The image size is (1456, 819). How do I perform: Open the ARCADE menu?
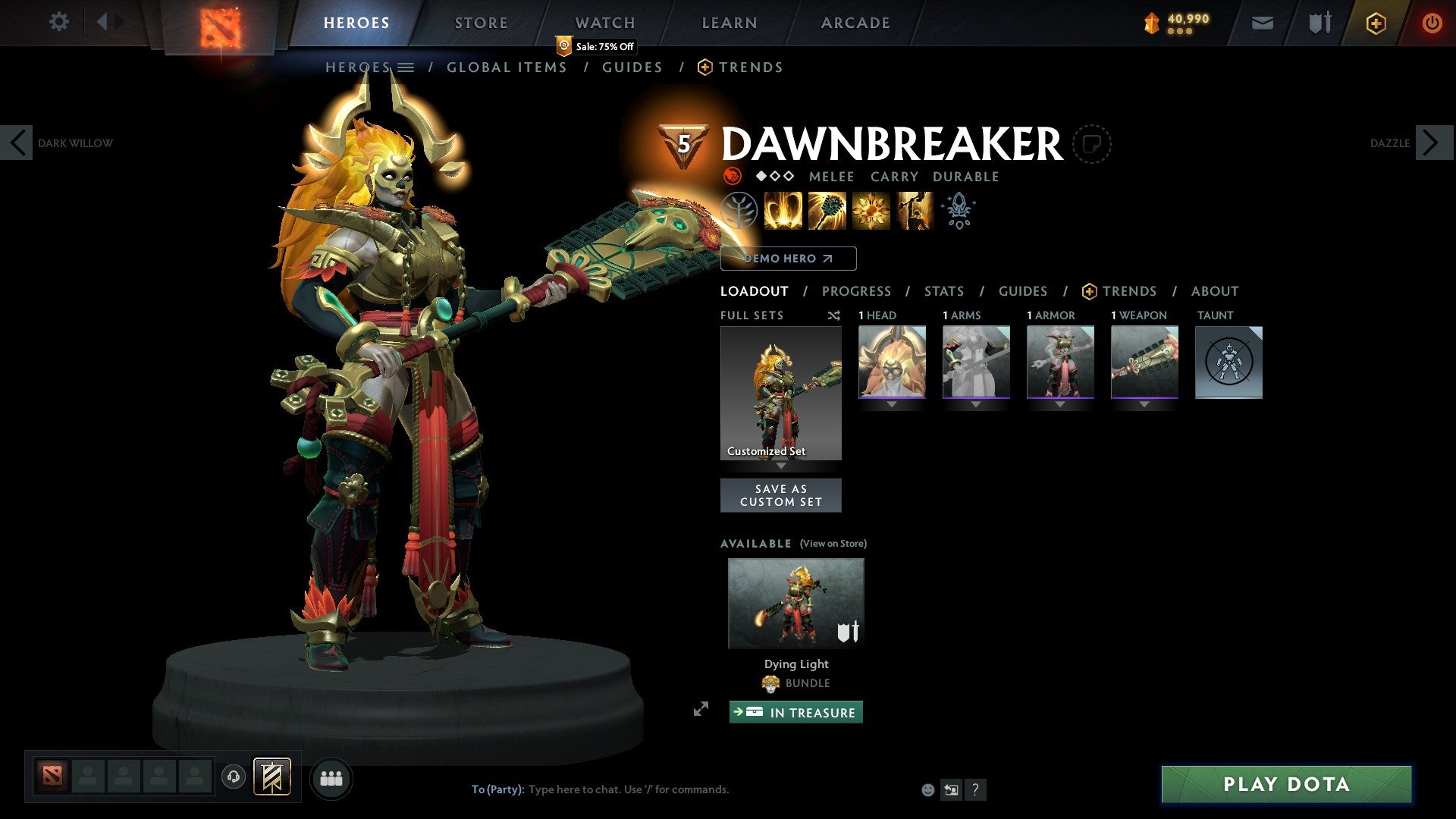855,23
